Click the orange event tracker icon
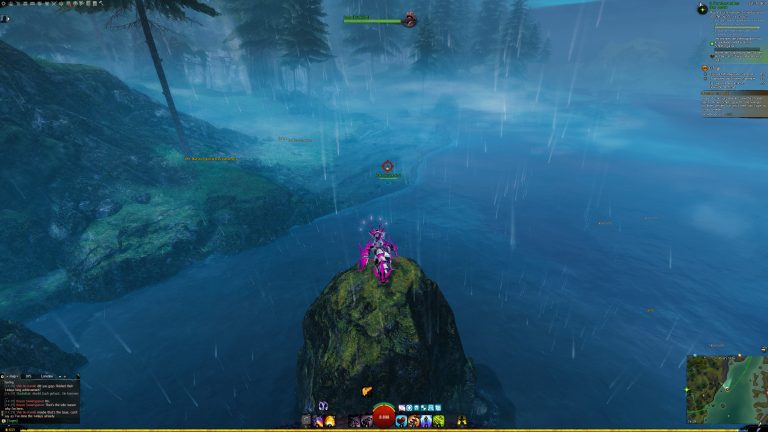This screenshot has width=768, height=432. click(706, 69)
